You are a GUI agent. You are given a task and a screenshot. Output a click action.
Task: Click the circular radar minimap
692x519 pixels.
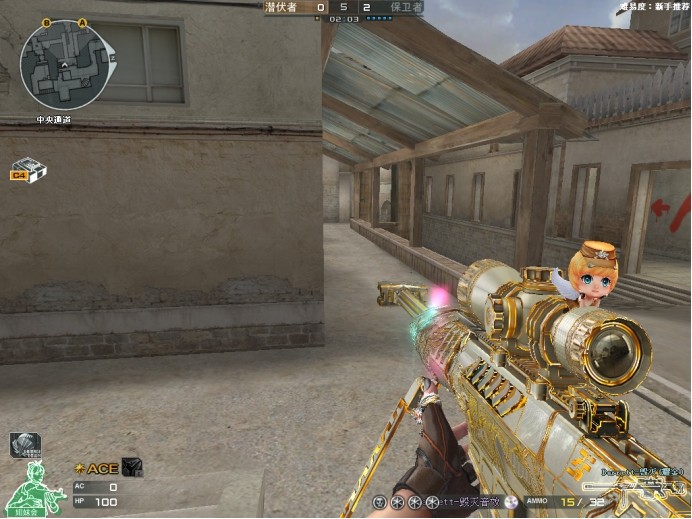(x=63, y=64)
